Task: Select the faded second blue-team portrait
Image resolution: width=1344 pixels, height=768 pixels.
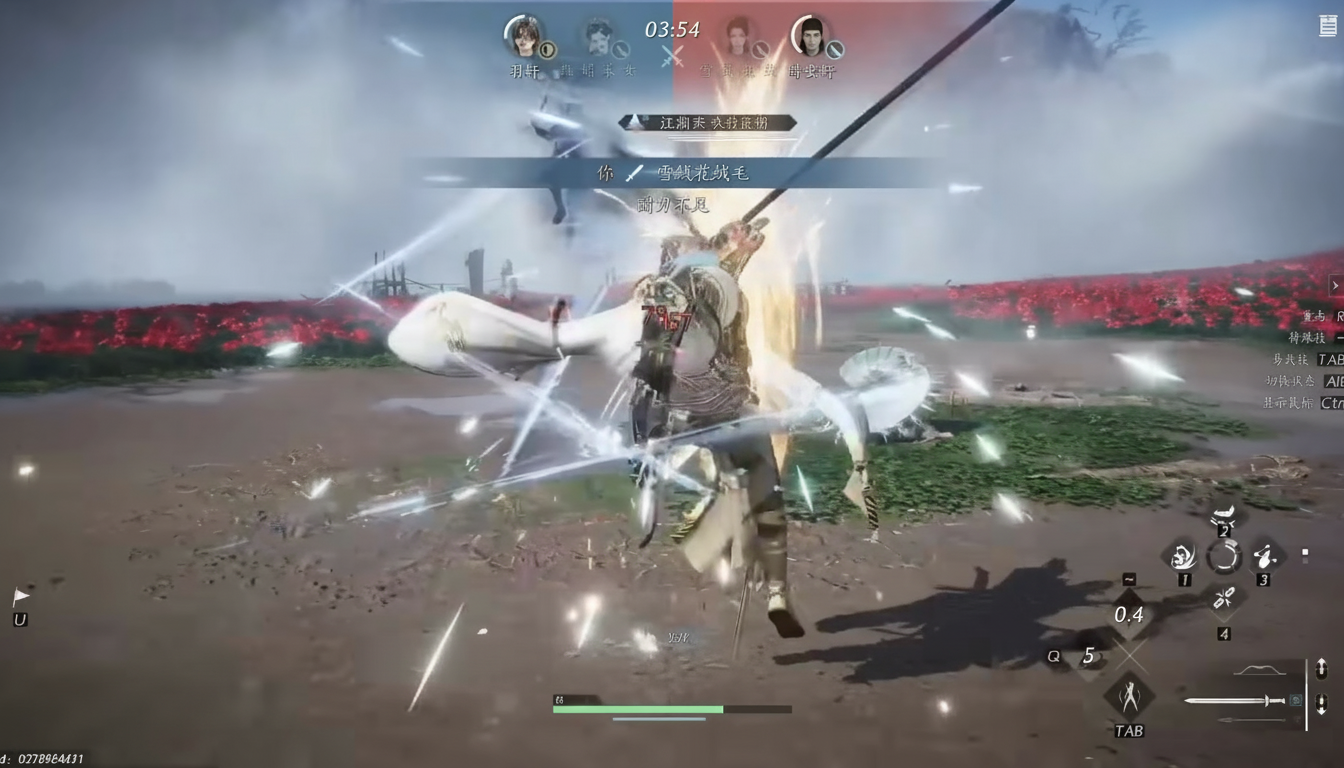Action: 600,38
